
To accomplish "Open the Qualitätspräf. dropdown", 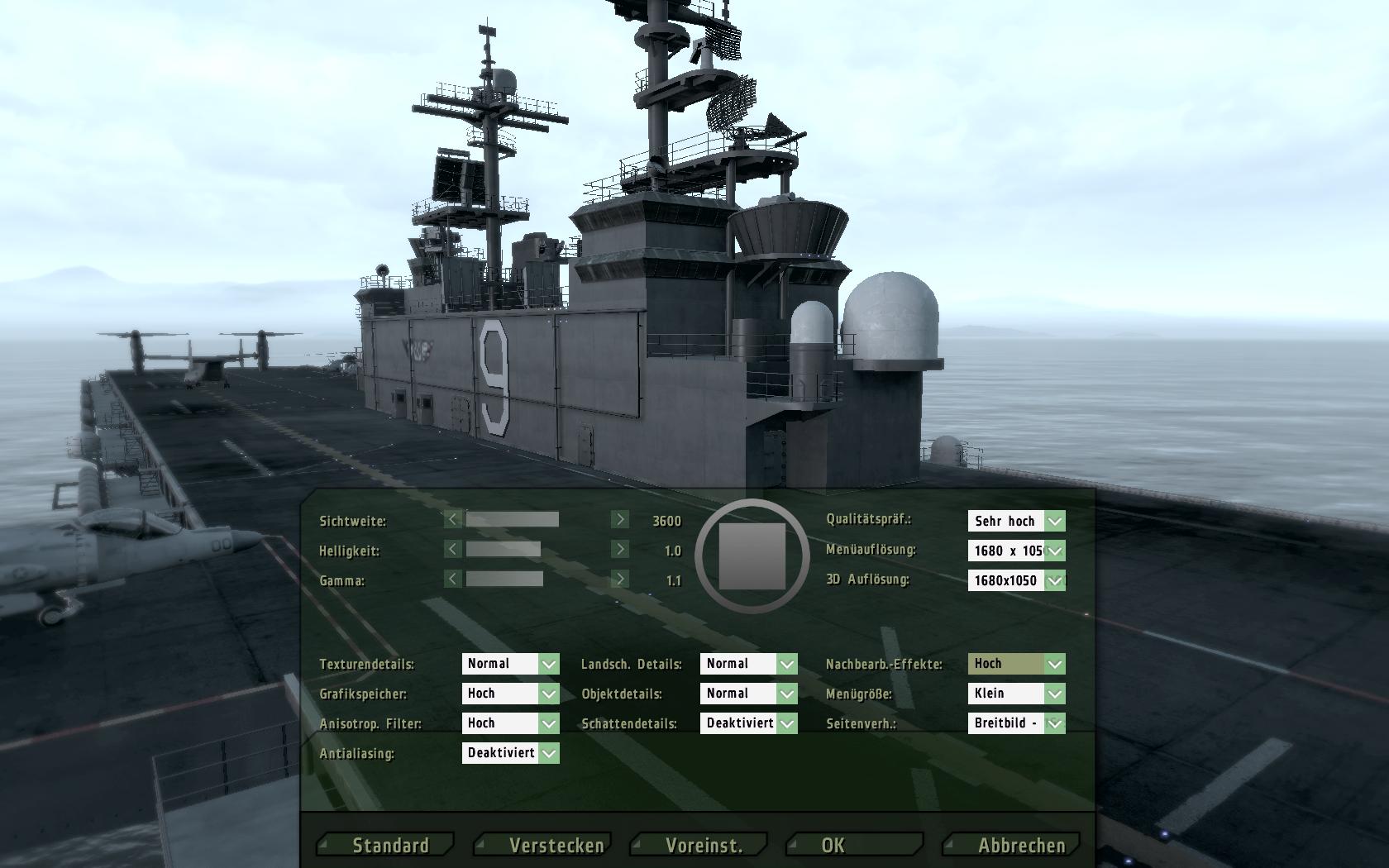I will coord(1054,521).
